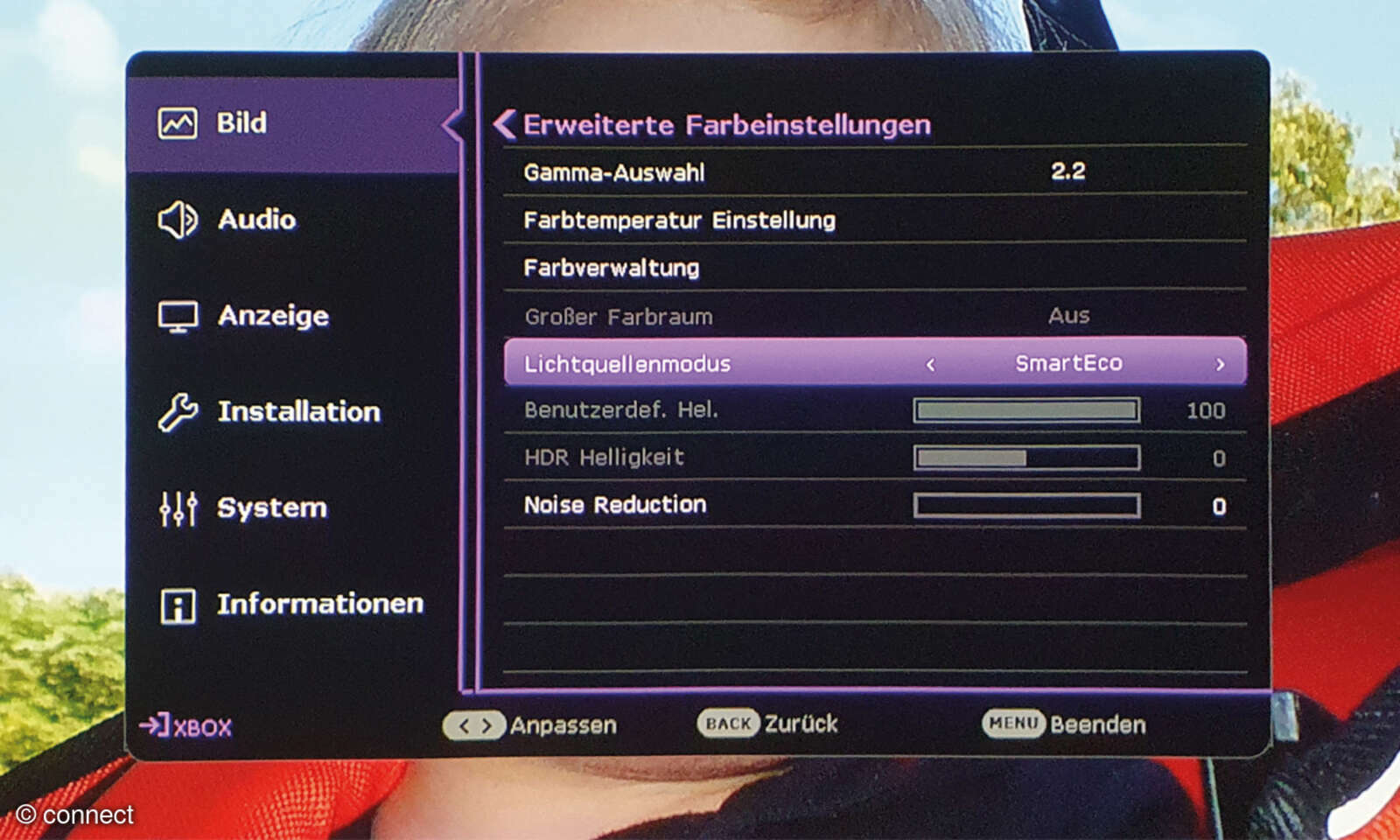Click right arrow next to SmartEco
The image size is (1400, 840).
tap(1220, 364)
